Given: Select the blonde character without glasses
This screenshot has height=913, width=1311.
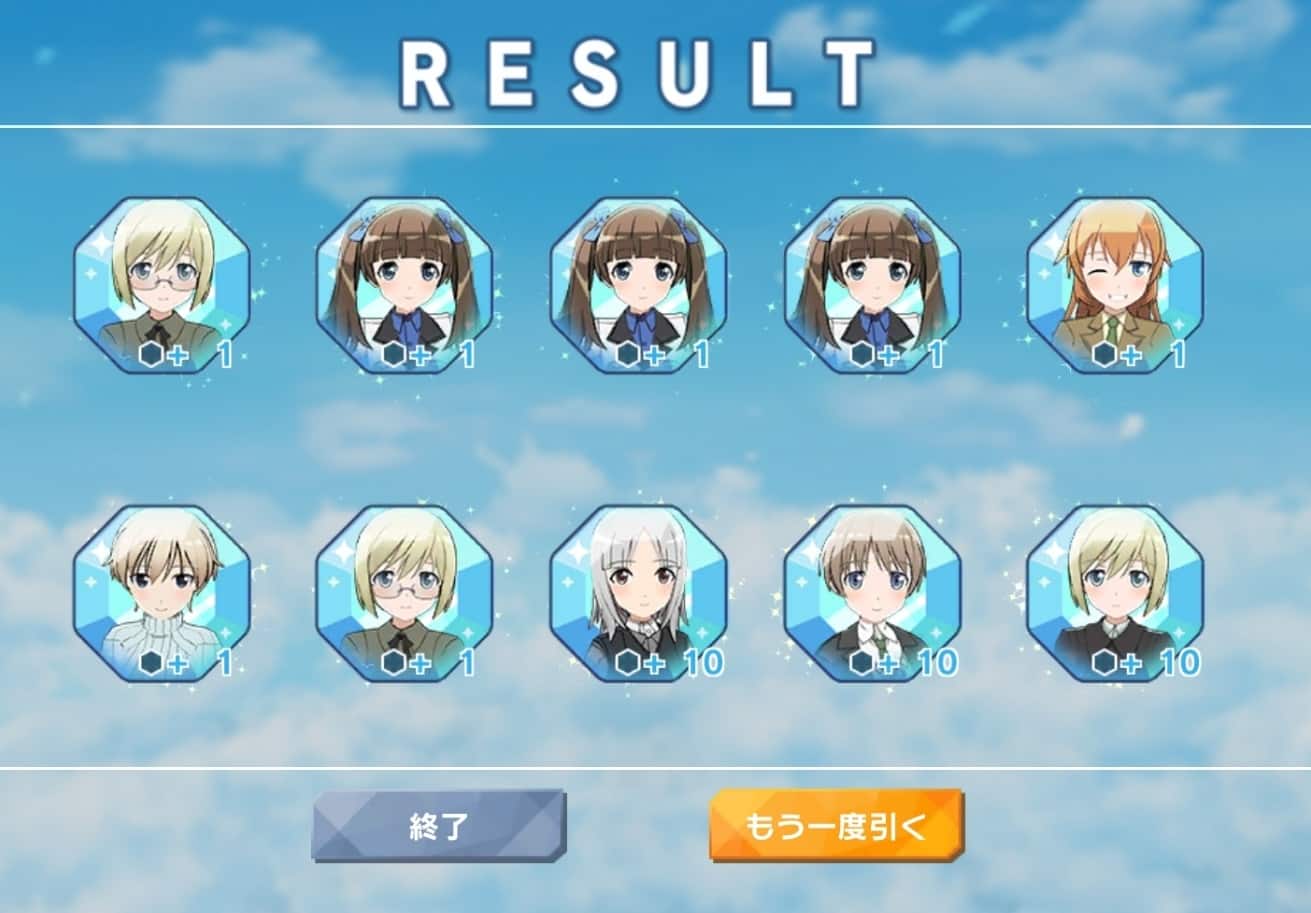Looking at the screenshot, I should [x=1114, y=593].
